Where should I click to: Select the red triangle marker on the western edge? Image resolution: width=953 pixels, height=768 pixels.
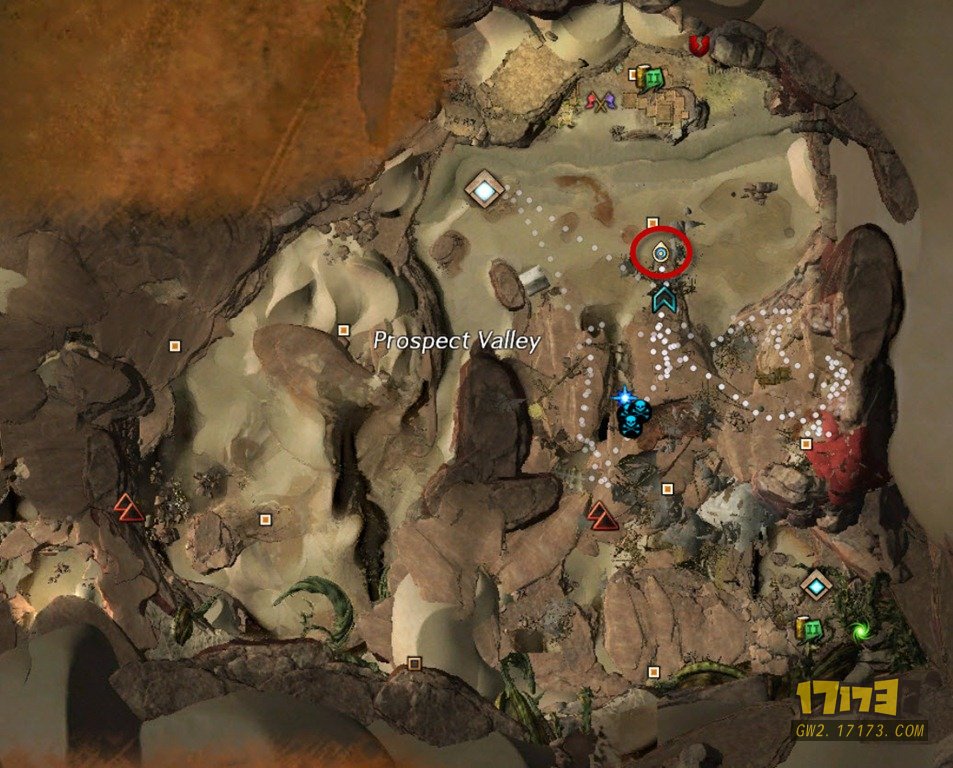[x=128, y=507]
